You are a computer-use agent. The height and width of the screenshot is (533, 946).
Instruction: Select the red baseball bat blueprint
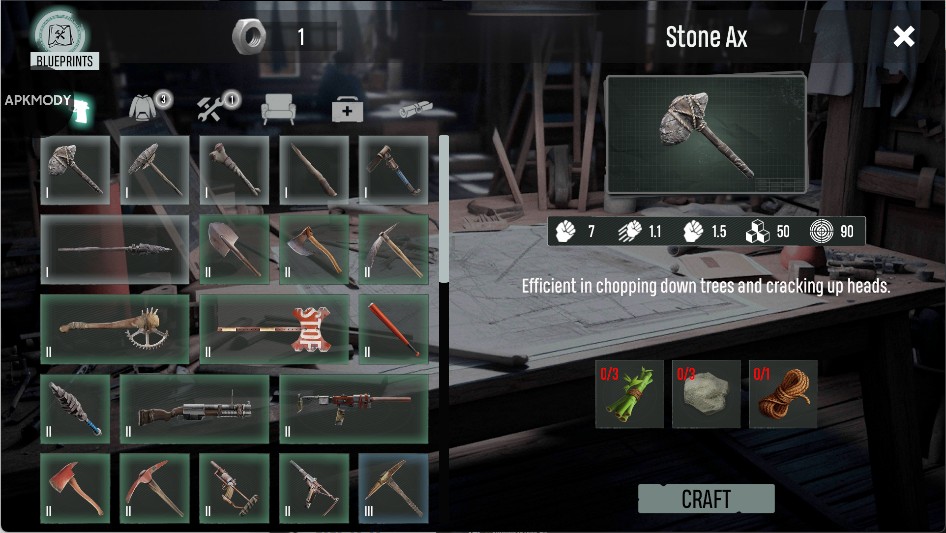pyautogui.click(x=393, y=328)
